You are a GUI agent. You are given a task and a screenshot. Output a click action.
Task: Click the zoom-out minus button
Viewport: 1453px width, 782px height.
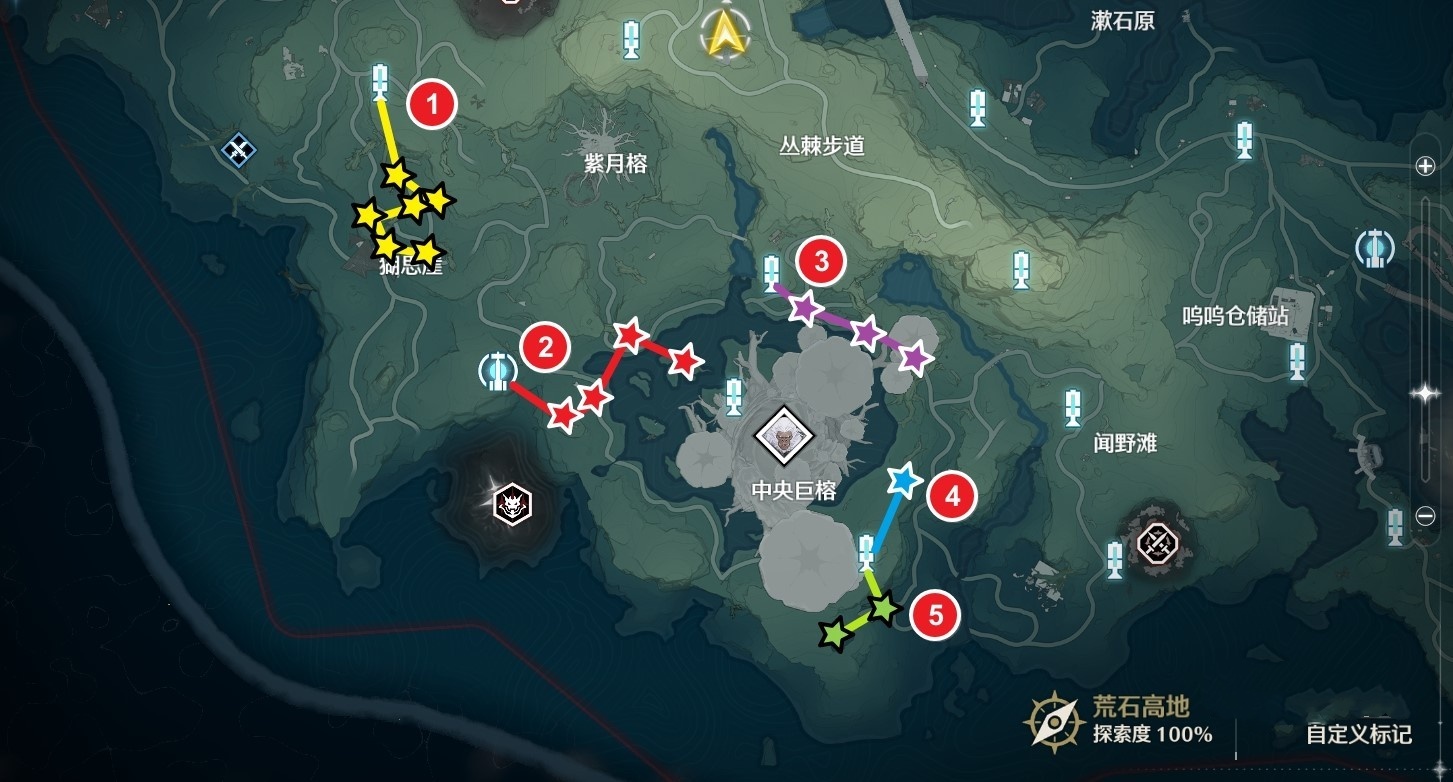coord(1423,518)
